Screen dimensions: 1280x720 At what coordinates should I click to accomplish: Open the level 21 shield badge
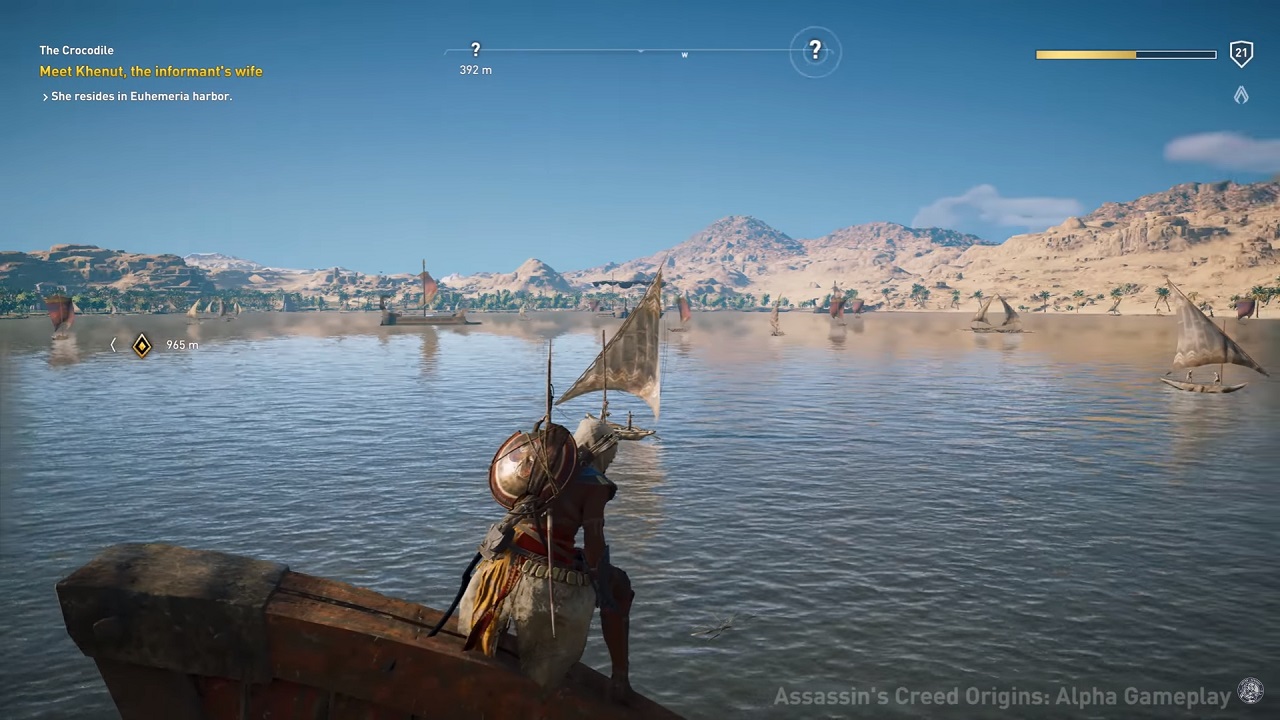[x=1241, y=54]
